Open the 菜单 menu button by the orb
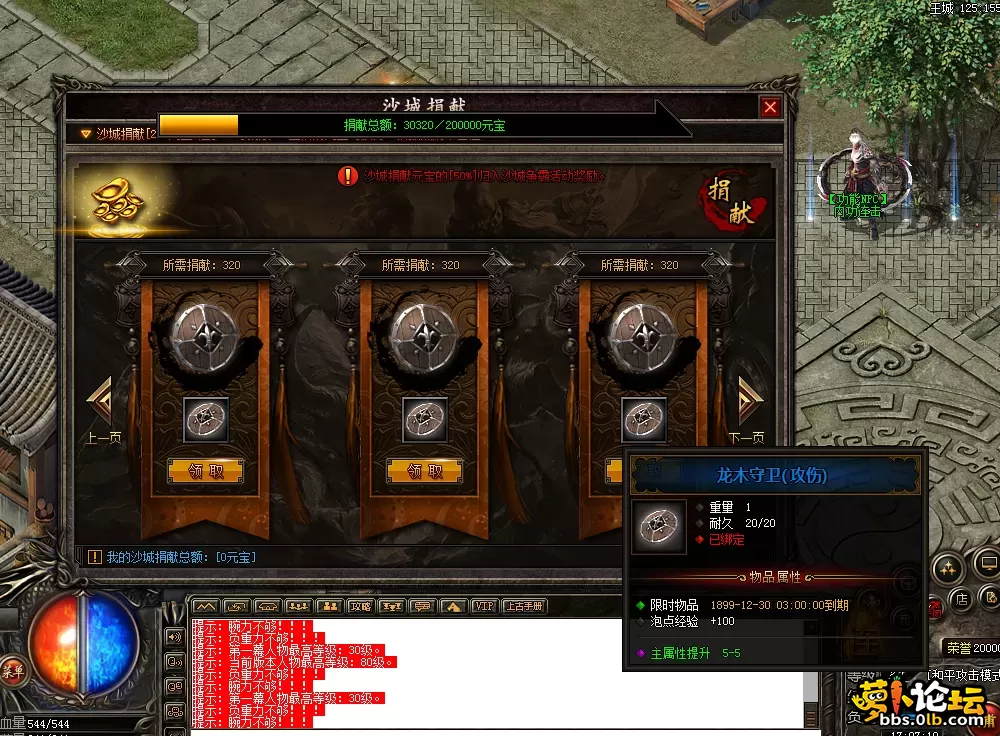1000x736 pixels. click(13, 670)
